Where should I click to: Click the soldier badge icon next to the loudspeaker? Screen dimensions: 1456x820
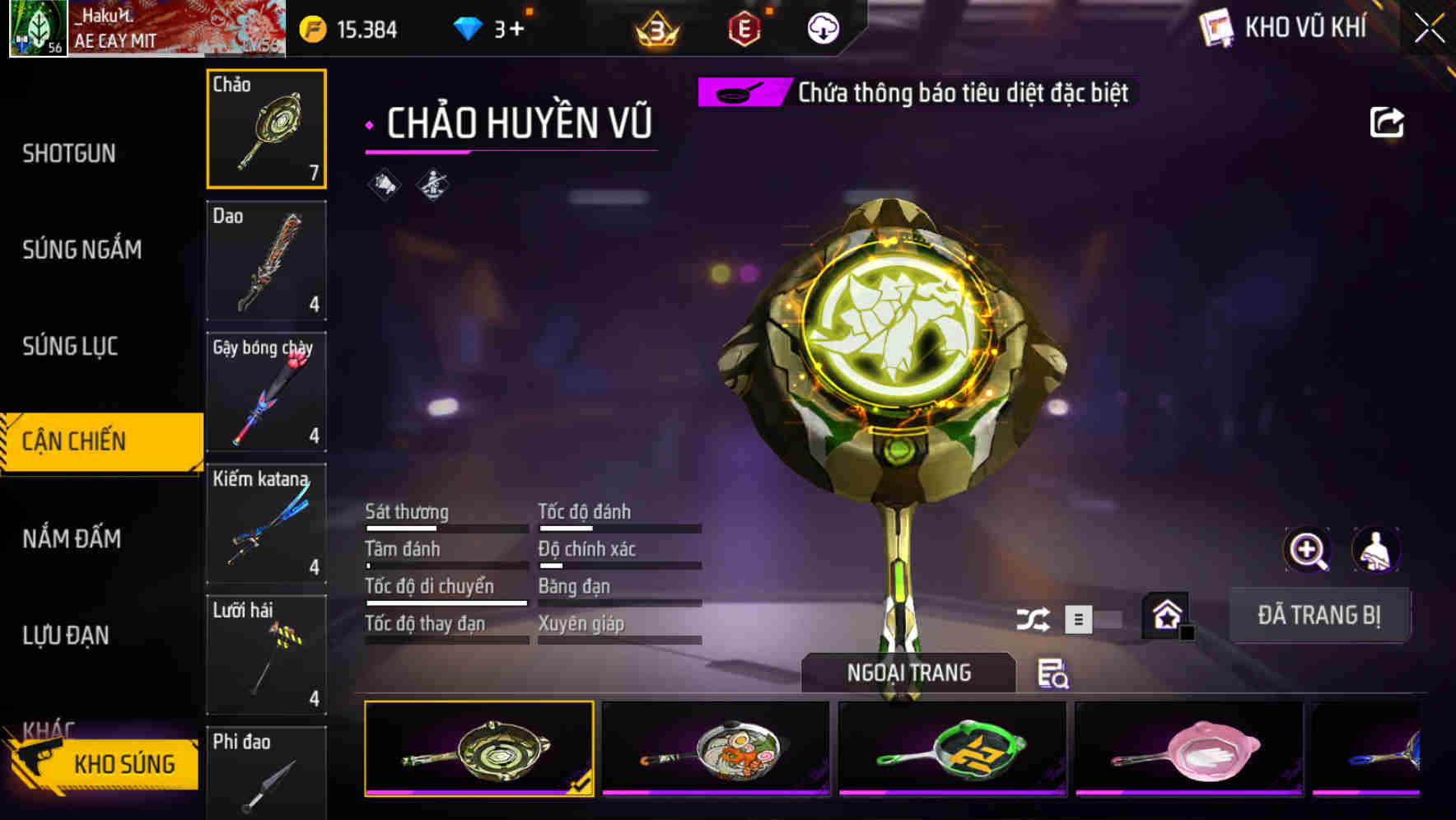[x=433, y=184]
